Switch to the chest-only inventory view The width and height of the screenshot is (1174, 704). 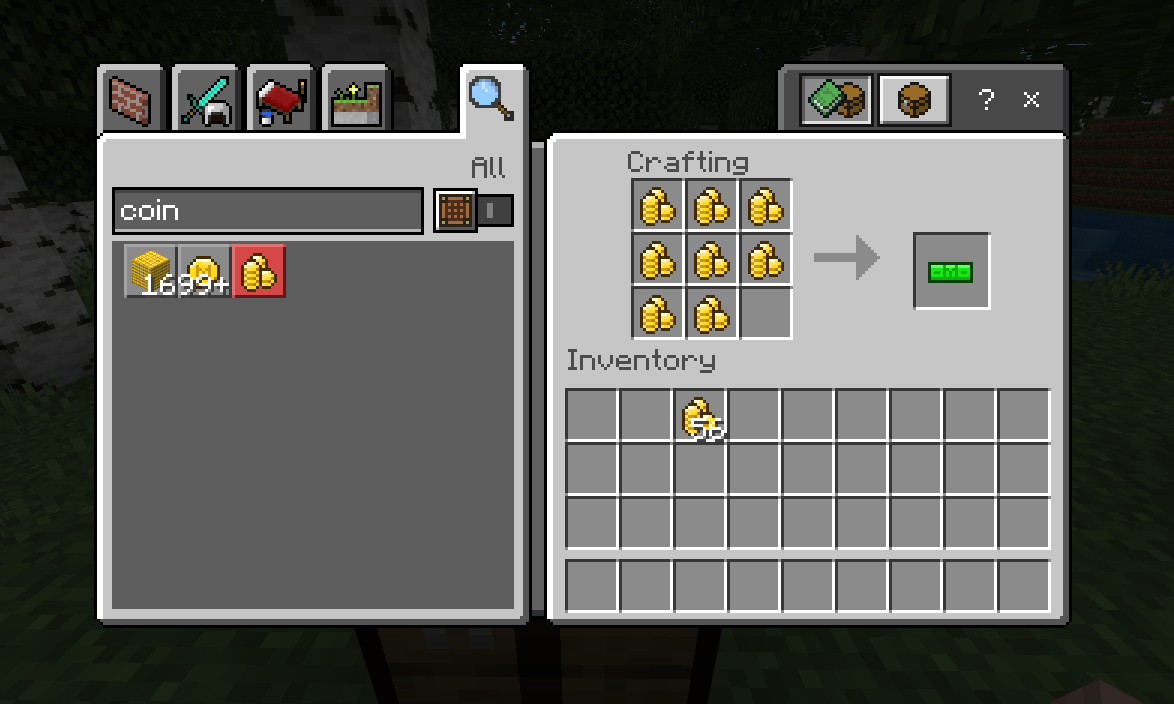(x=914, y=100)
